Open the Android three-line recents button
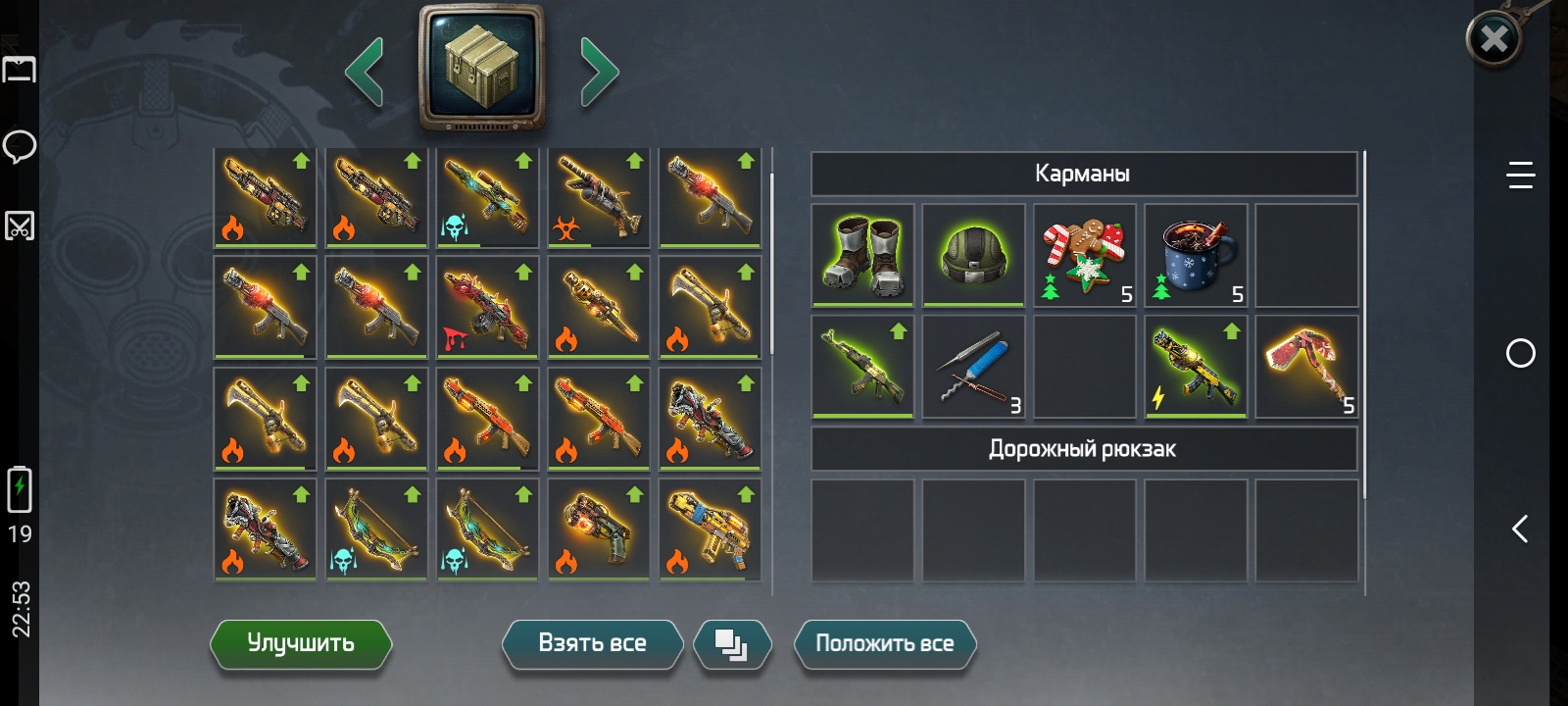 (x=1520, y=176)
